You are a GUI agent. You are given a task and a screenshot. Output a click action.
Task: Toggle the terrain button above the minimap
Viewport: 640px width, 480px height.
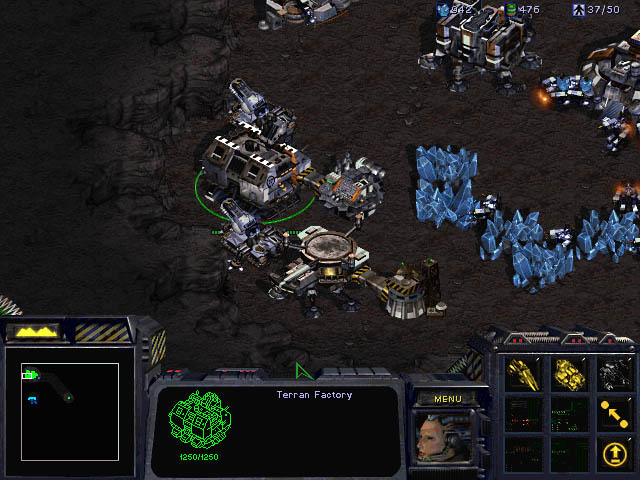pos(34,331)
